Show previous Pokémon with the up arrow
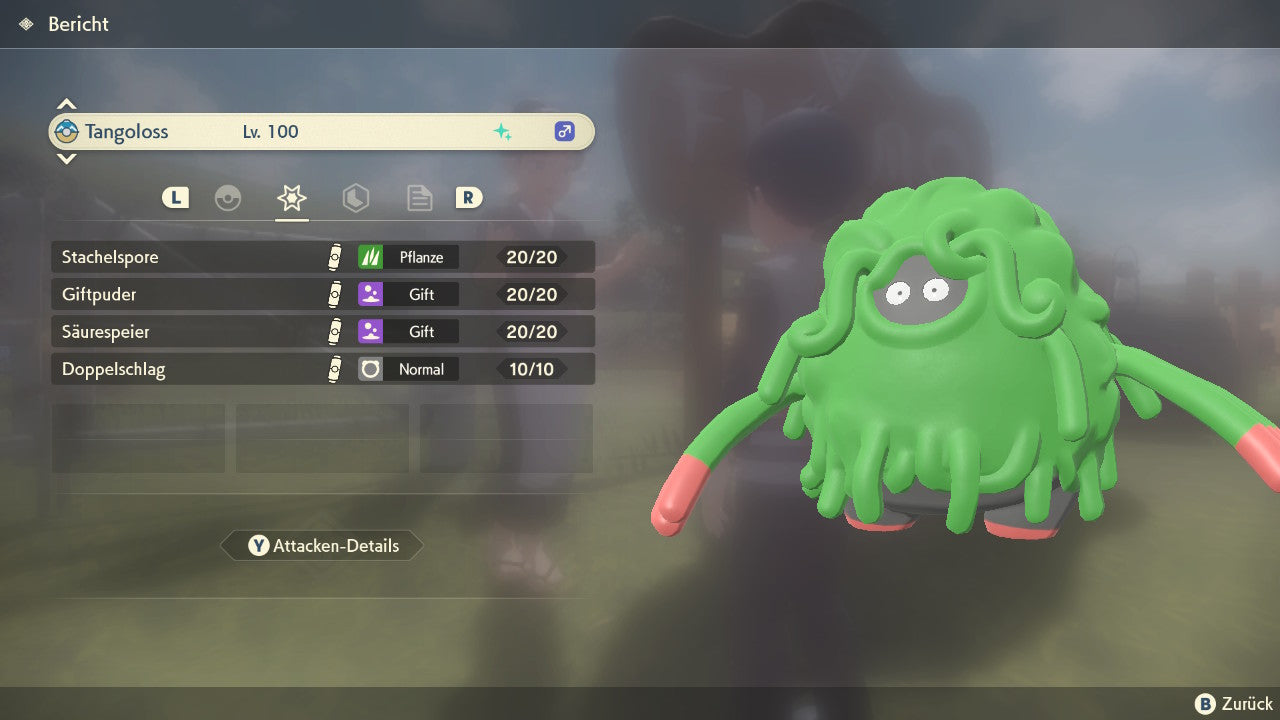The image size is (1280, 720). [x=66, y=104]
